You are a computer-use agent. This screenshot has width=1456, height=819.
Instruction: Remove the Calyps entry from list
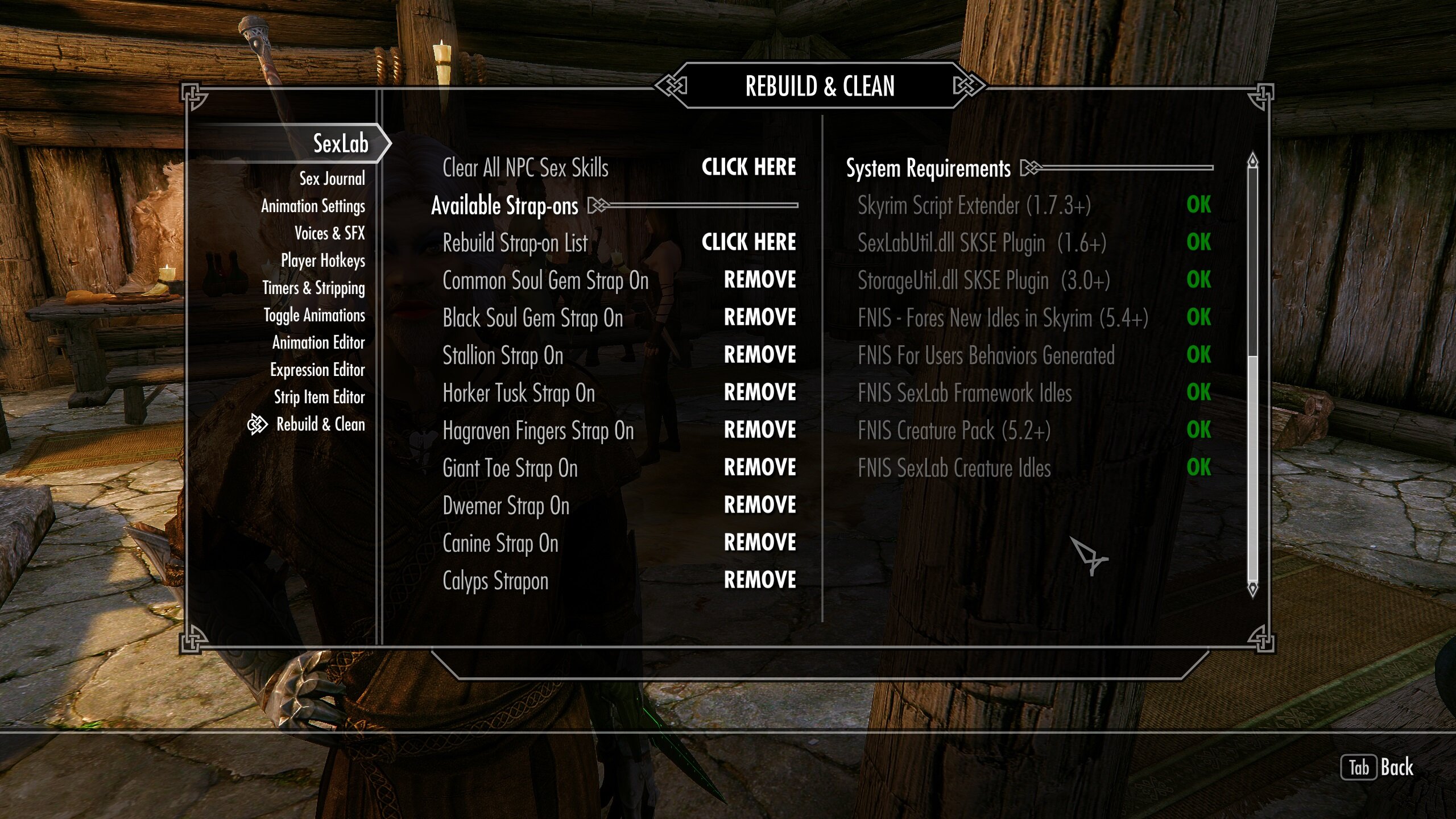[x=760, y=580]
